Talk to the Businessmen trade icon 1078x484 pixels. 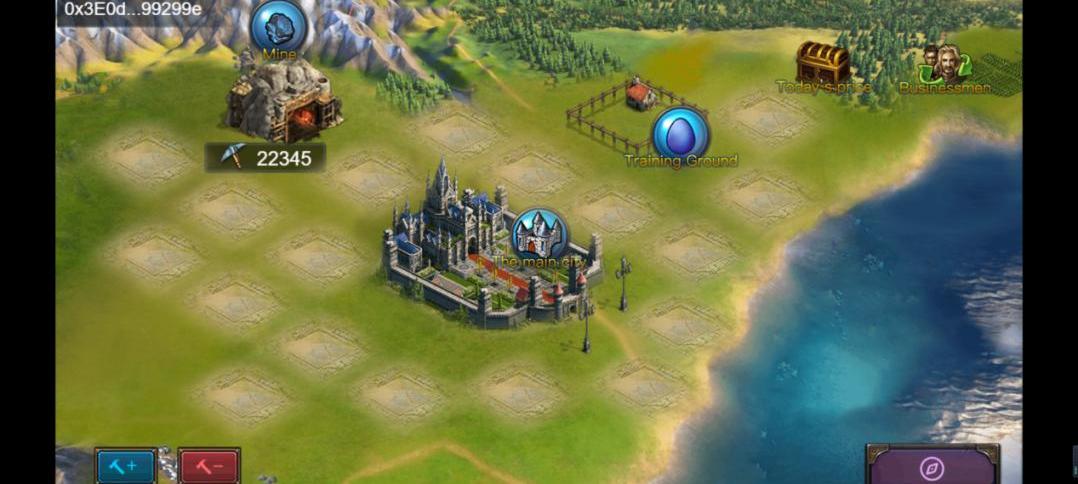pyautogui.click(x=945, y=64)
